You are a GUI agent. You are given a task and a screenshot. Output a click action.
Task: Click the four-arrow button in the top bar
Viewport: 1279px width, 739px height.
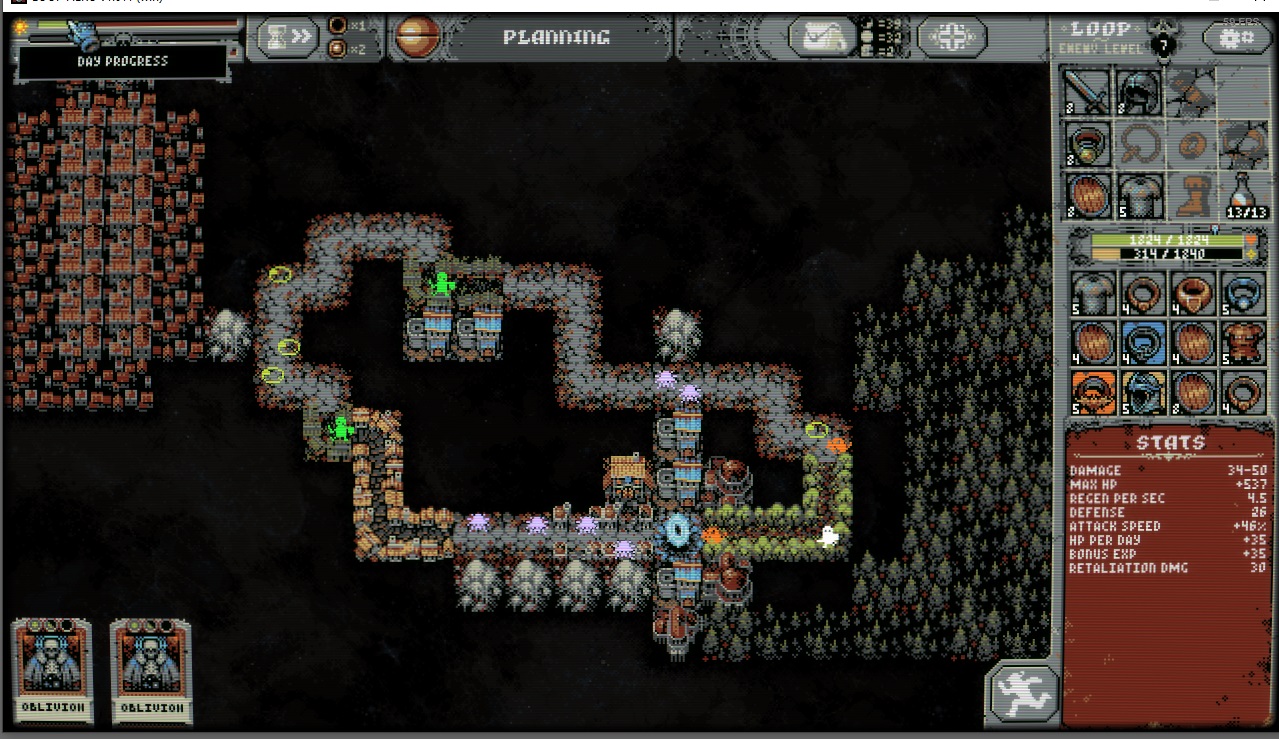tap(950, 38)
